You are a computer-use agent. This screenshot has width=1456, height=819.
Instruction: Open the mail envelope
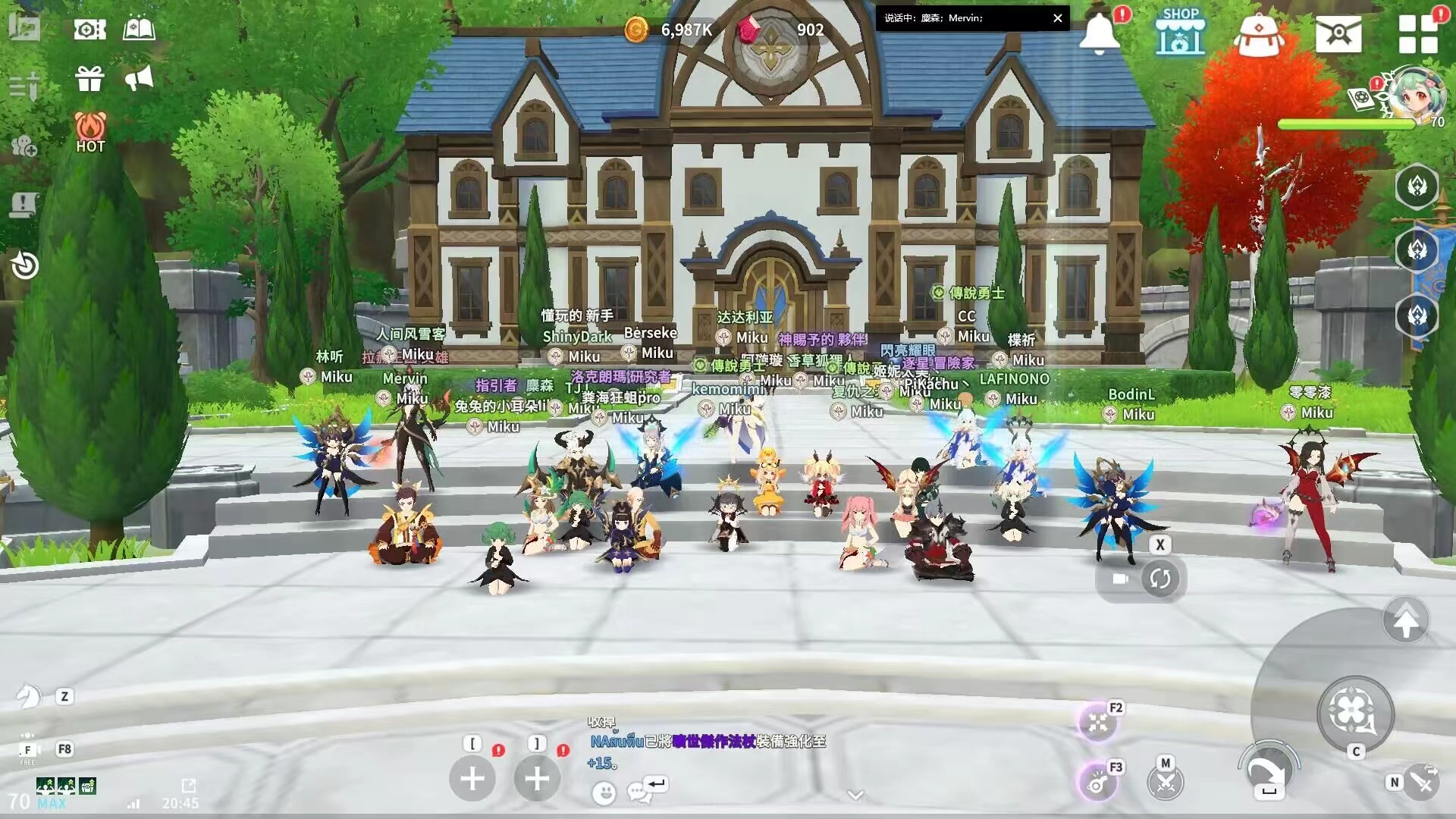(x=1338, y=33)
